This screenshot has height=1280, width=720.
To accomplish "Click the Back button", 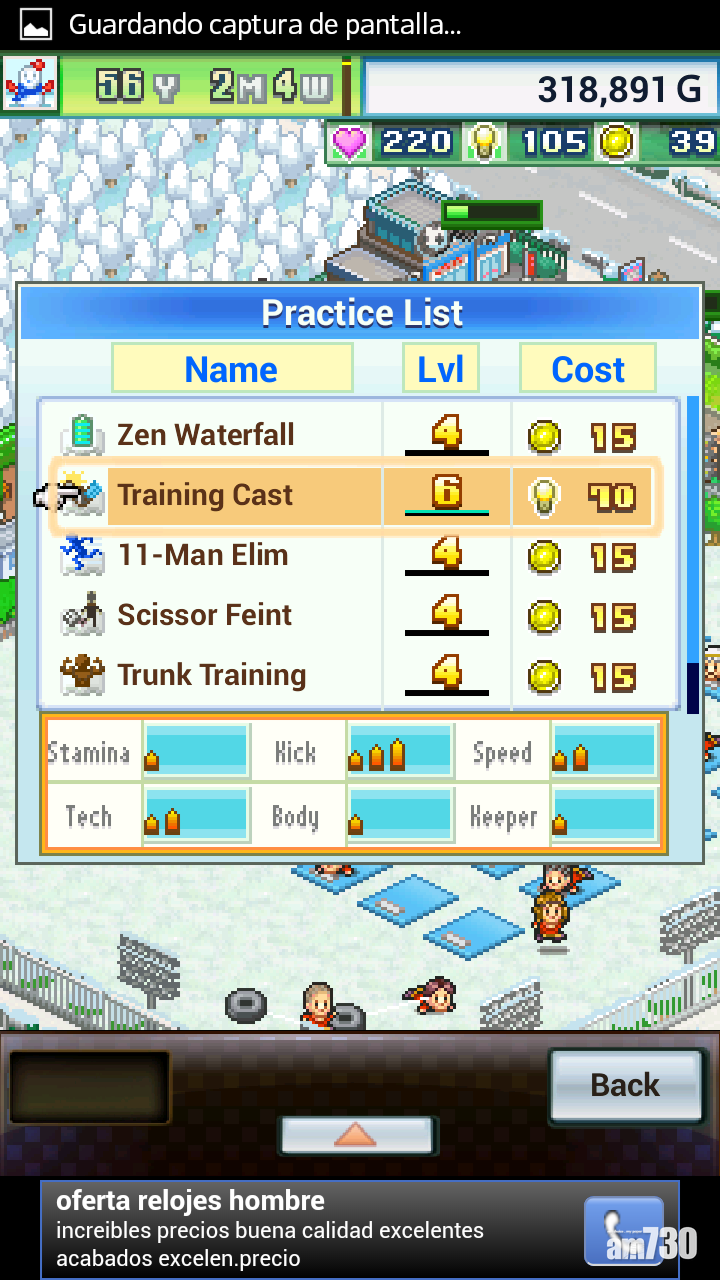I will point(625,1085).
